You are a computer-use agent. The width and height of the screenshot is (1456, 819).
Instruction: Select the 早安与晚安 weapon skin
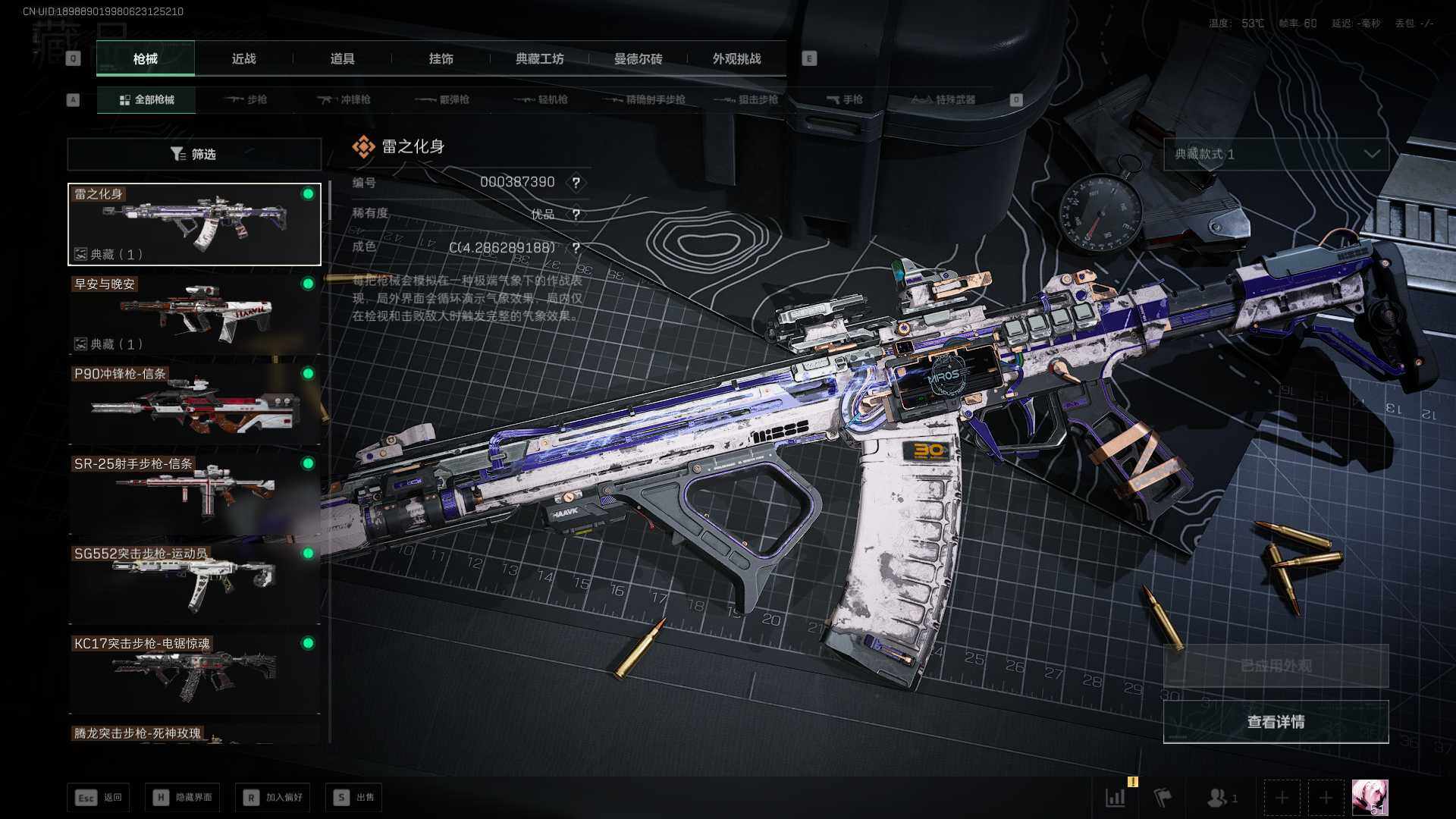point(194,314)
